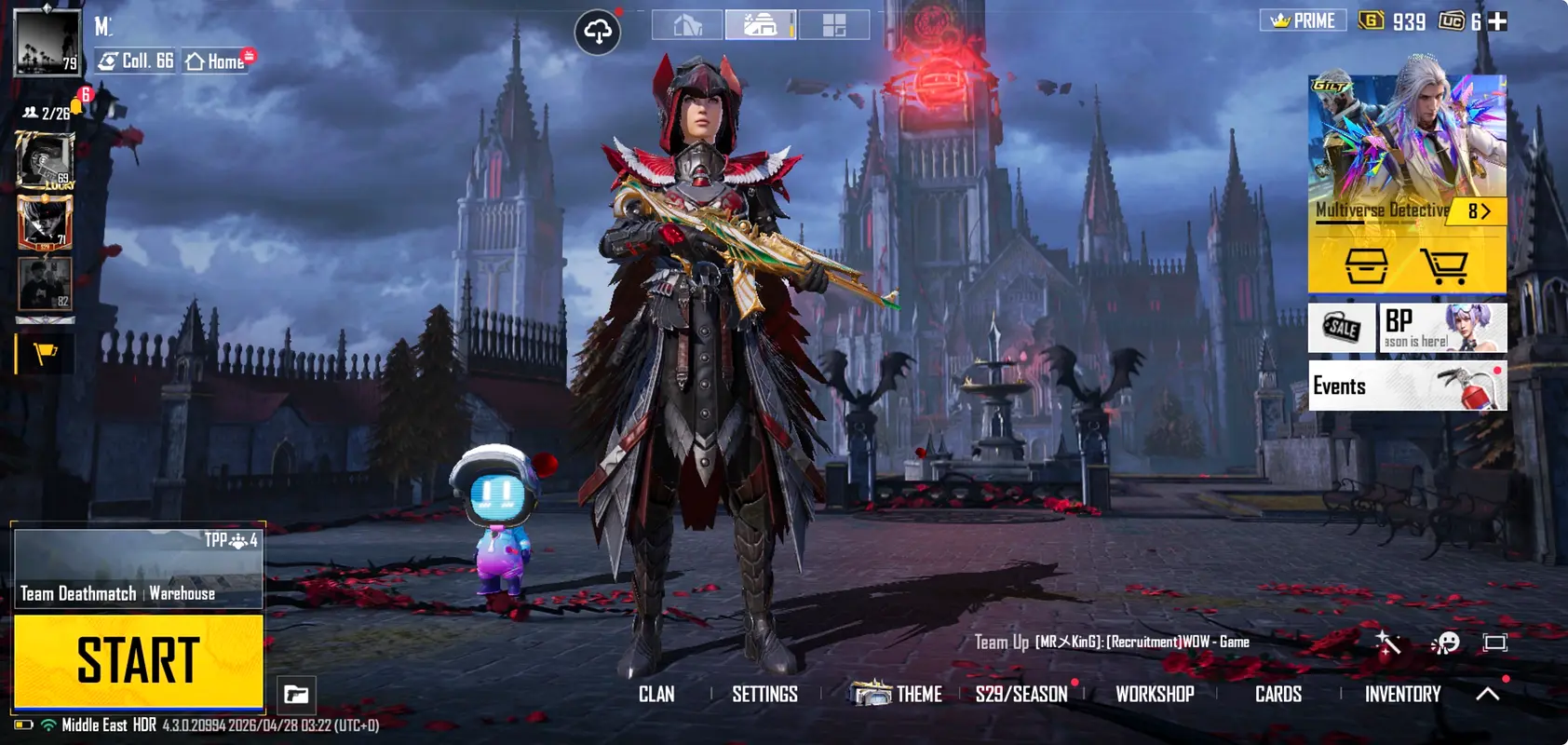Open the THEME menu
The image size is (1568, 745).
(x=899, y=695)
